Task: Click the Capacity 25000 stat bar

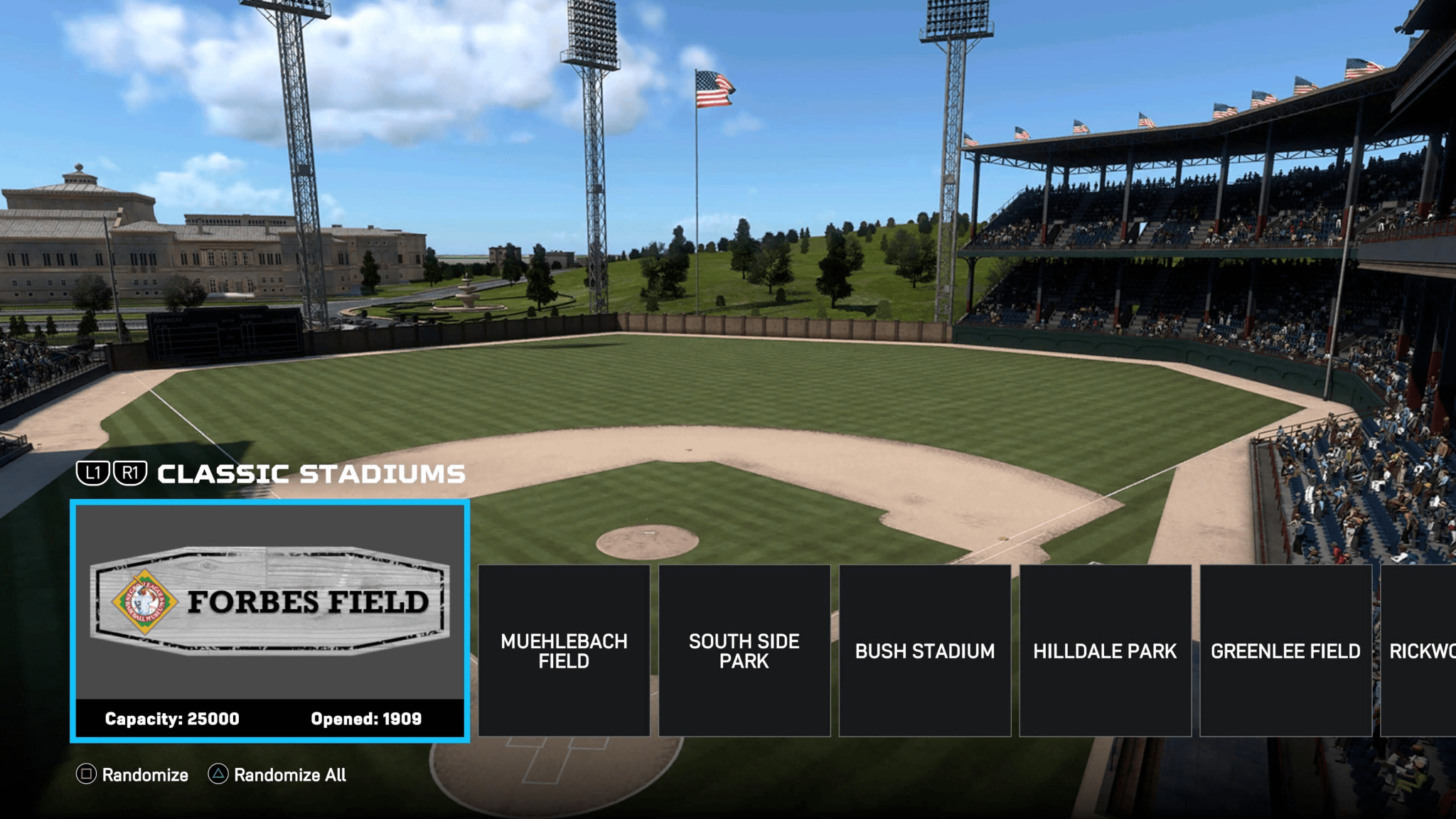Action: pyautogui.click(x=172, y=719)
